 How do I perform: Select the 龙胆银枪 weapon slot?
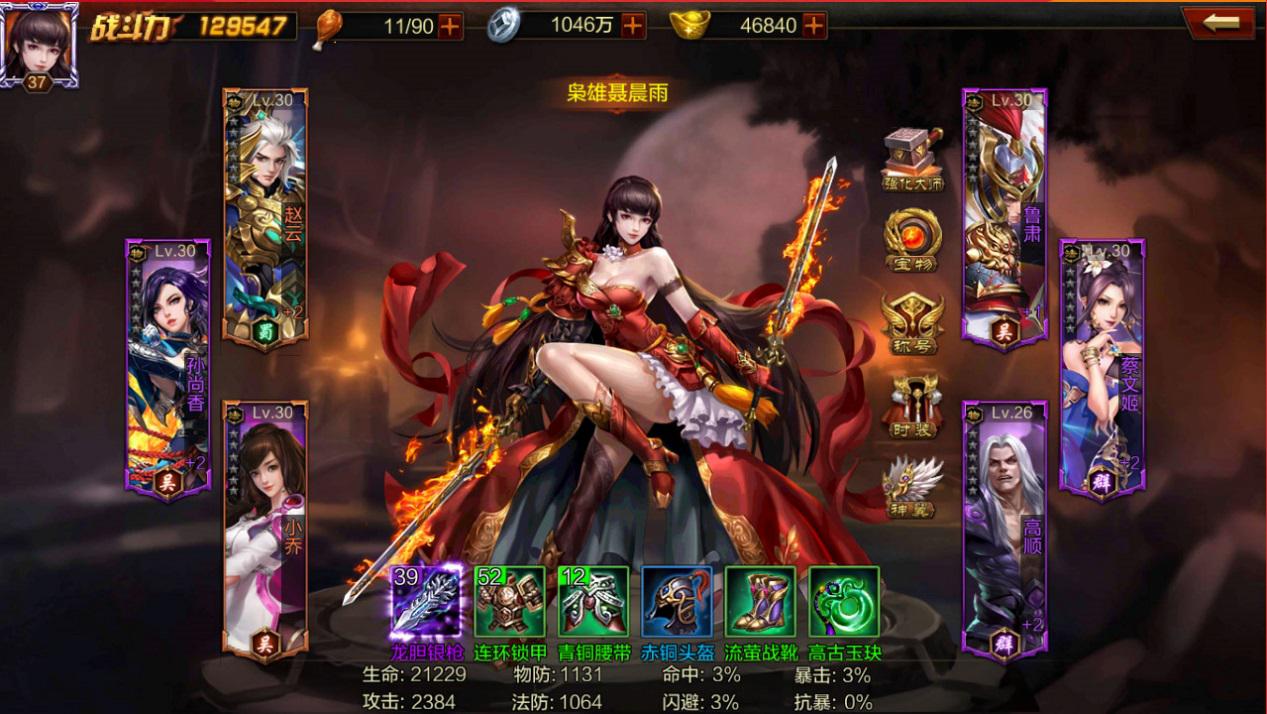click(427, 601)
